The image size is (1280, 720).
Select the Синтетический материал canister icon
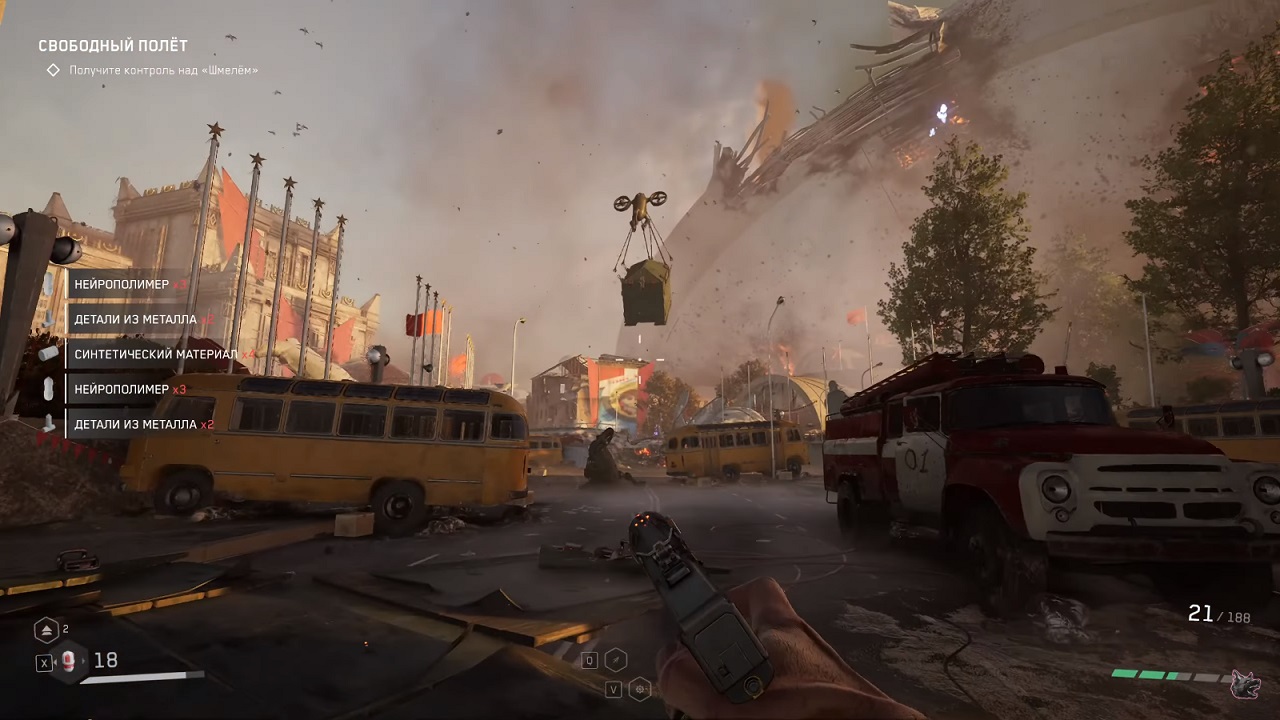pos(47,354)
